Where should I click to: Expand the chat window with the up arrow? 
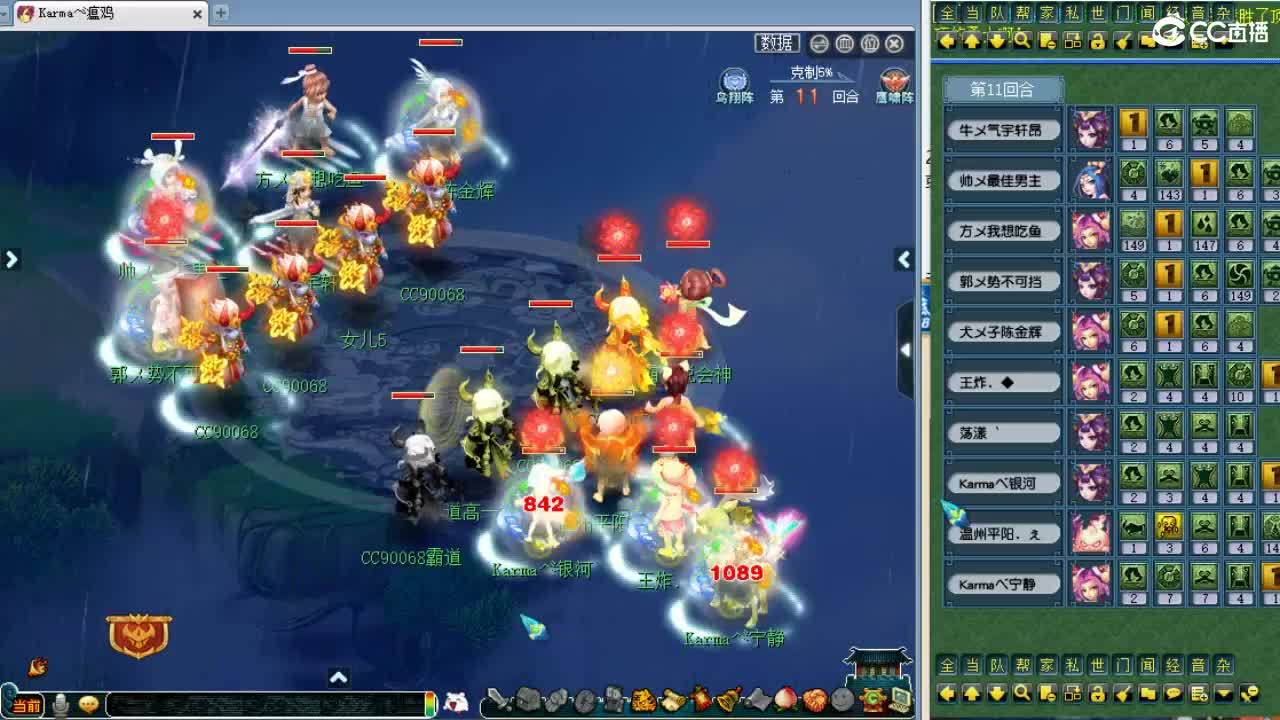338,677
